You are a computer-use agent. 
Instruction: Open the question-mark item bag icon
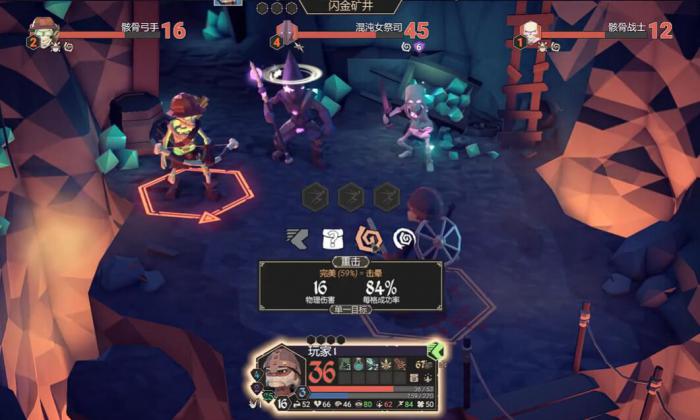tap(332, 240)
